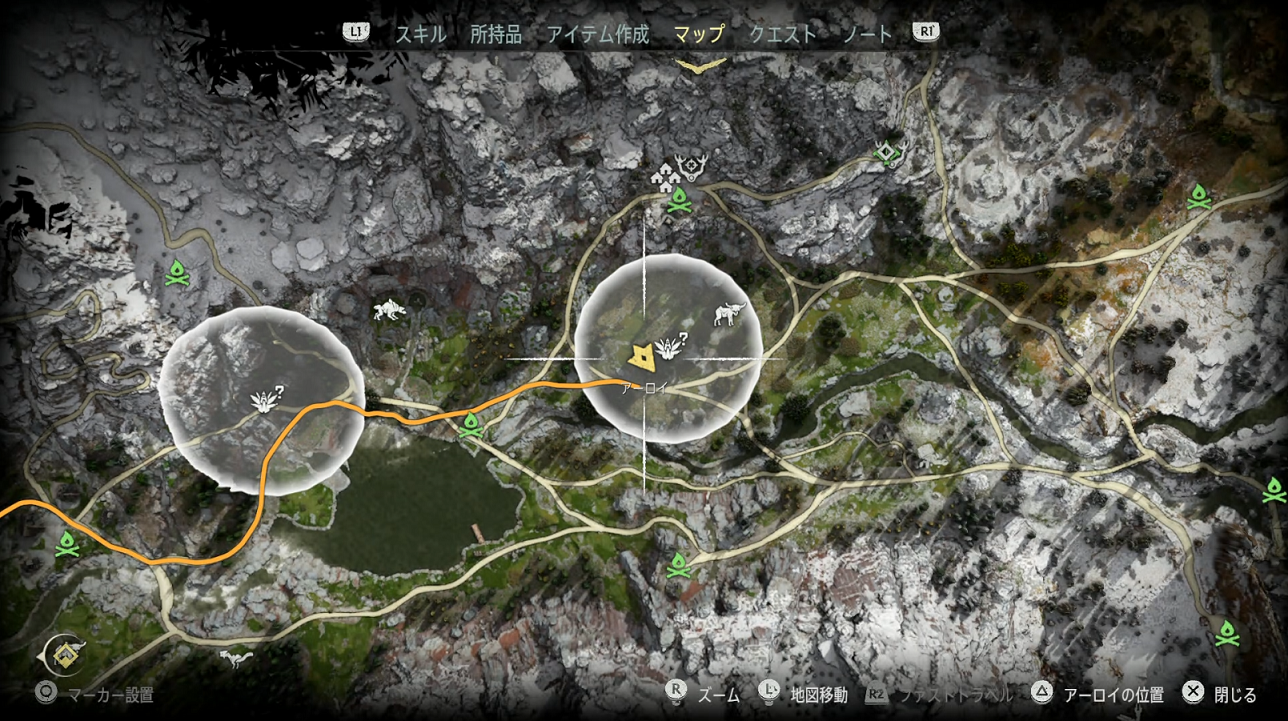Select the campfire beside the lake on the route
Viewport: 1288px width, 721px height.
(x=471, y=427)
